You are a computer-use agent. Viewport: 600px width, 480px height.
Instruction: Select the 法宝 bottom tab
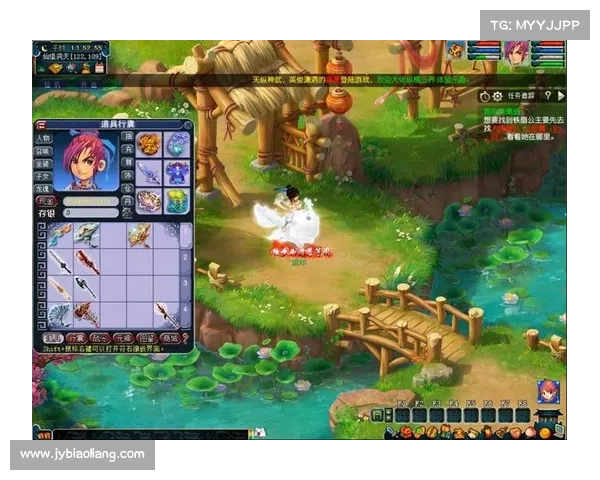click(x=53, y=338)
